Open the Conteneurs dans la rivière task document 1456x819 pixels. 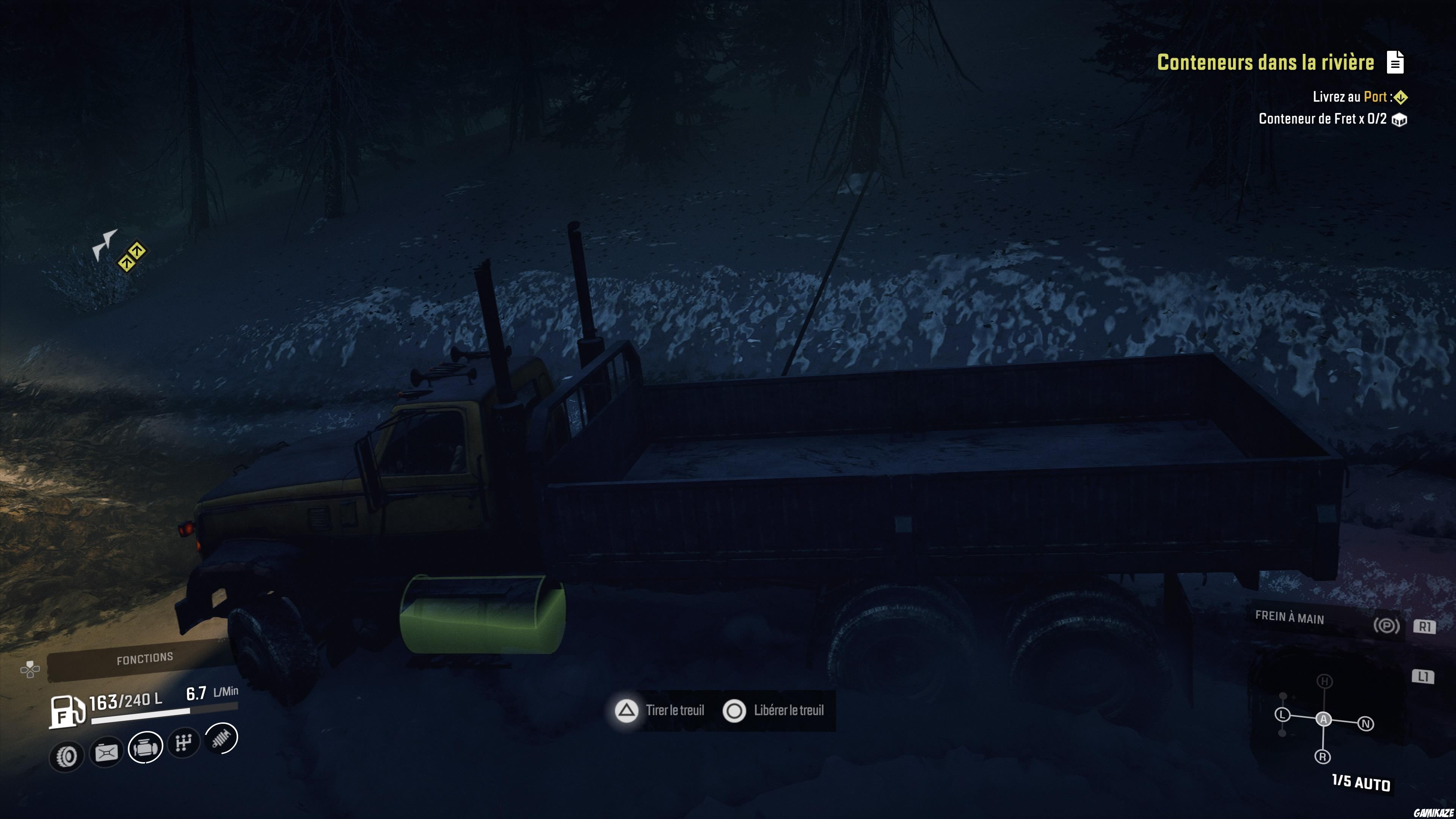click(x=1395, y=62)
